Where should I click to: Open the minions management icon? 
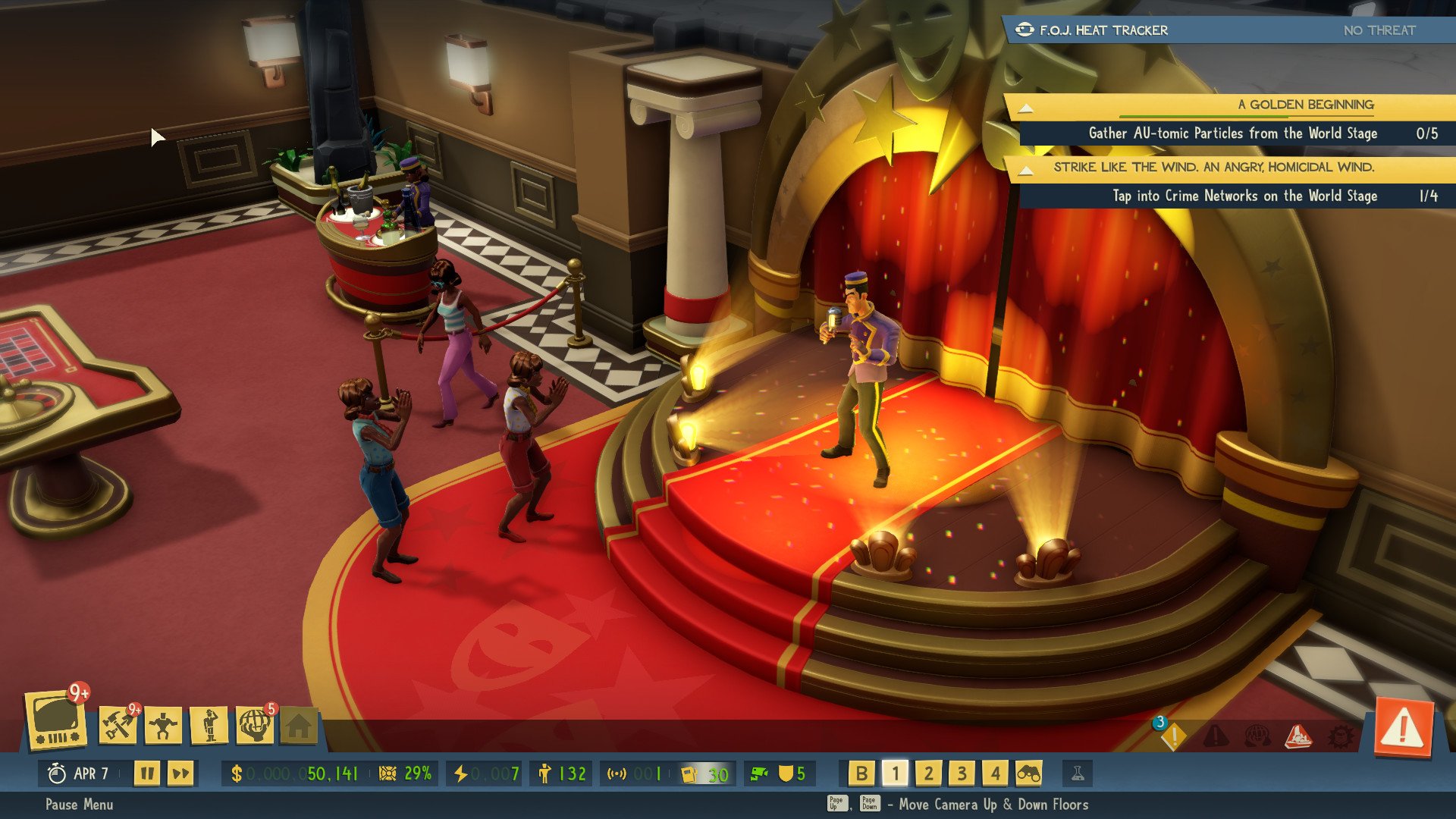[164, 726]
